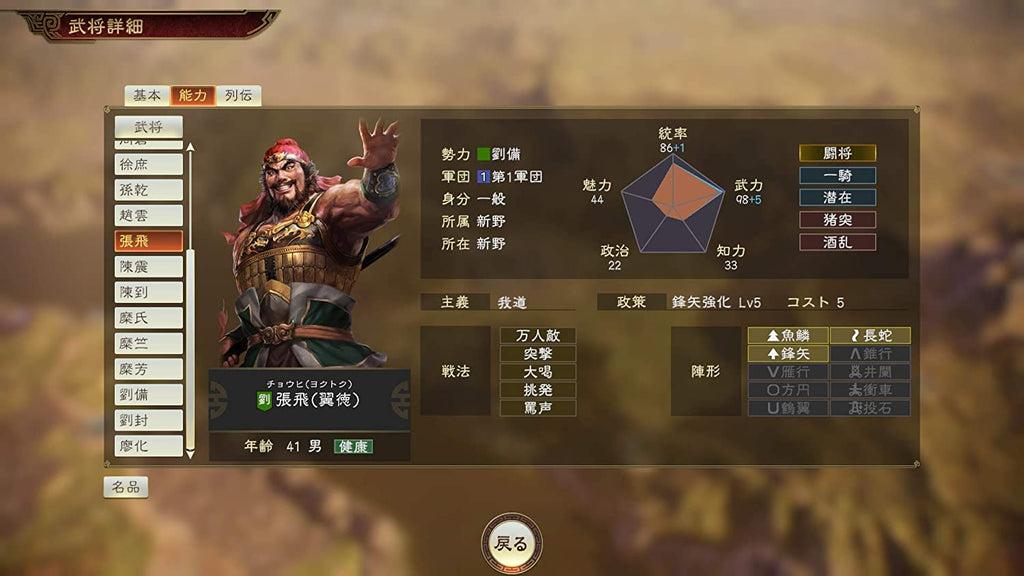
Task: Select the 魚鱗 formation
Action: coord(788,335)
